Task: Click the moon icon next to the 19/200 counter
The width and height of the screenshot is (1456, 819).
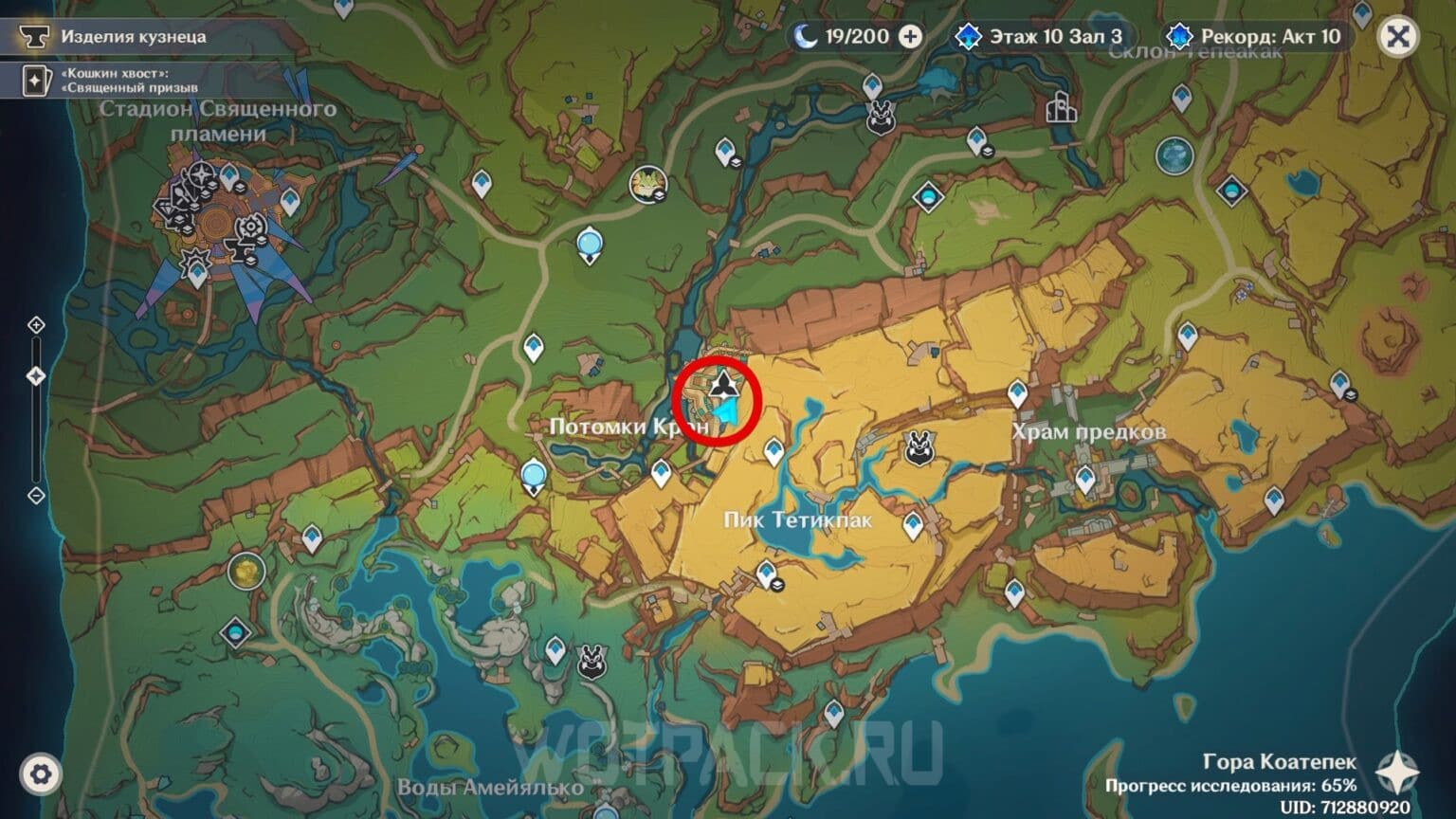Action: [x=805, y=37]
